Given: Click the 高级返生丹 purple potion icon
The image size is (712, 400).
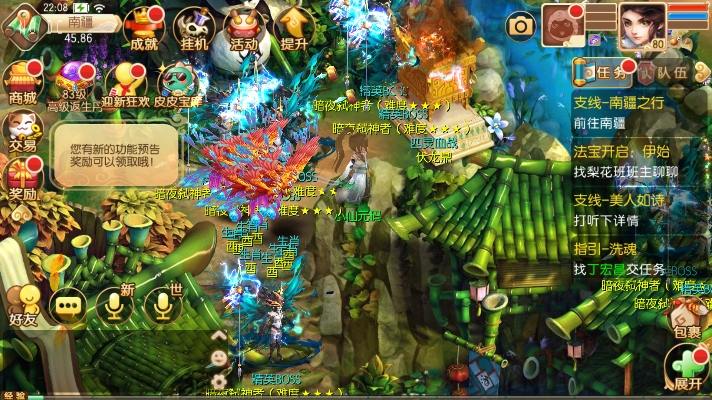Looking at the screenshot, I should point(72,82).
